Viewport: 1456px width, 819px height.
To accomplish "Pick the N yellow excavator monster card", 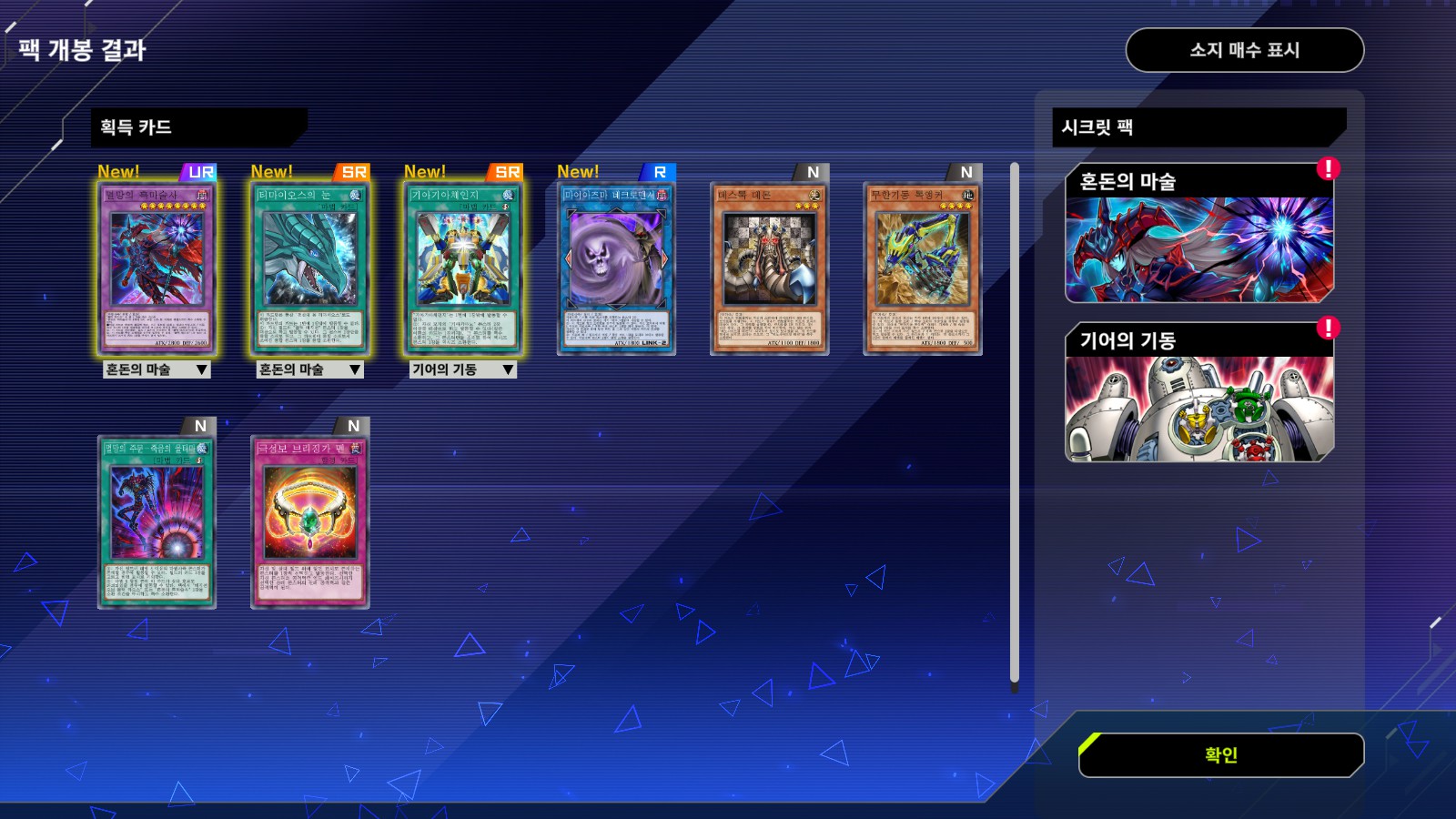I will click(922, 267).
